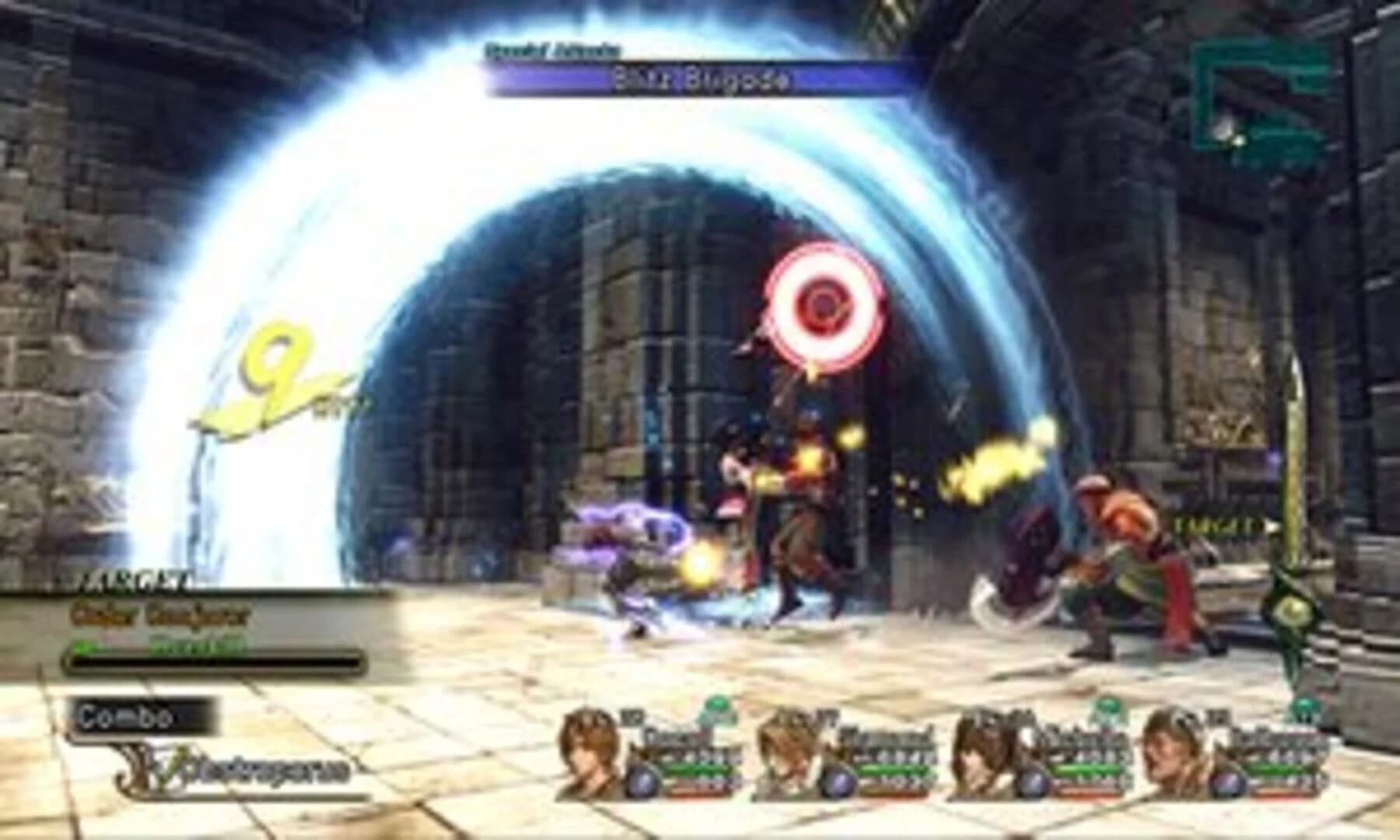Toggle the green status gem above the second portrait
Viewport: 1400px width, 840px height.
(x=716, y=708)
